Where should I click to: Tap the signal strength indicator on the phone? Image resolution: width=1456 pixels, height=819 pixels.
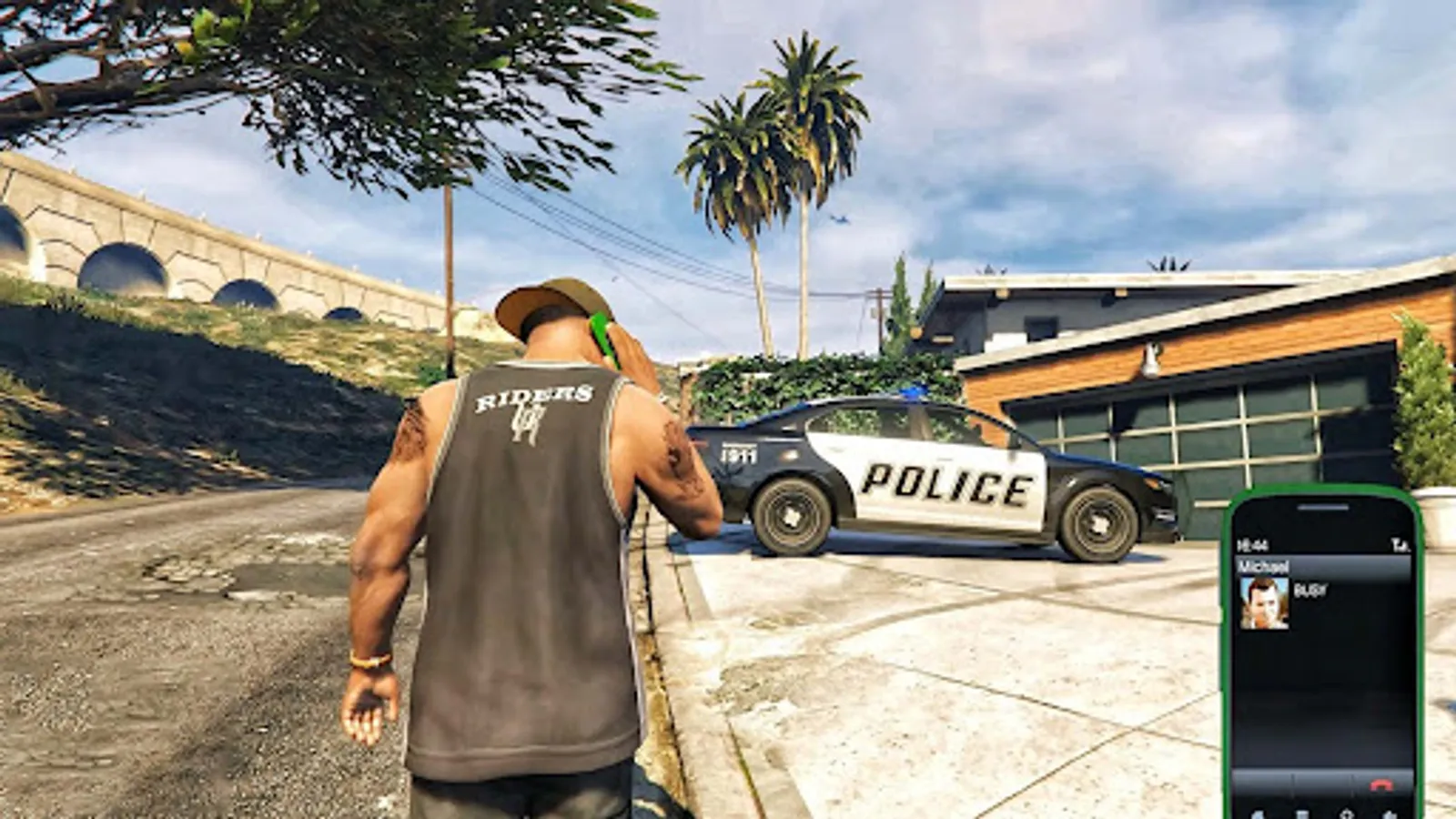1401,544
